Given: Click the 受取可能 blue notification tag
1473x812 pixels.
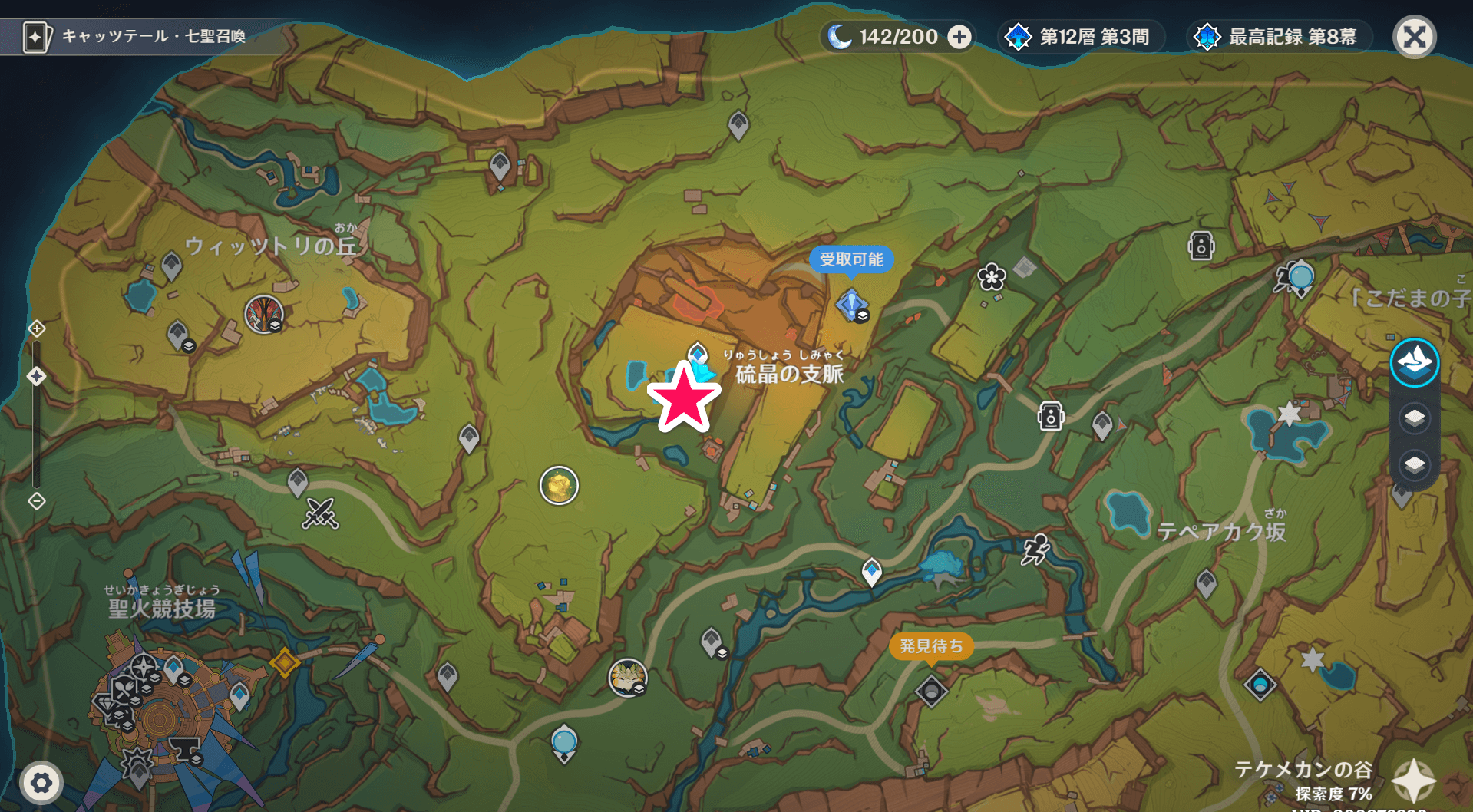Looking at the screenshot, I should tap(853, 259).
